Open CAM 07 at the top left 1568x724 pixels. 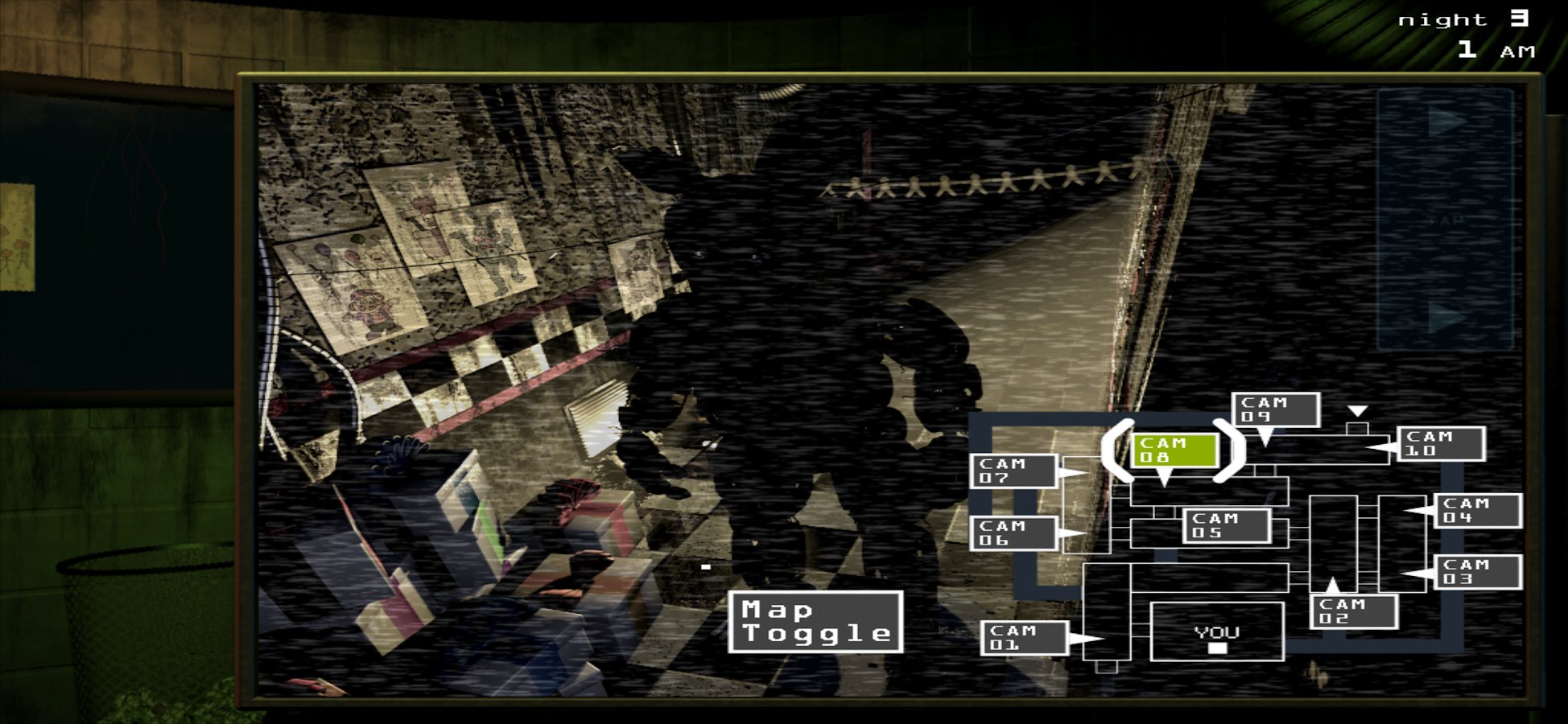(1014, 471)
